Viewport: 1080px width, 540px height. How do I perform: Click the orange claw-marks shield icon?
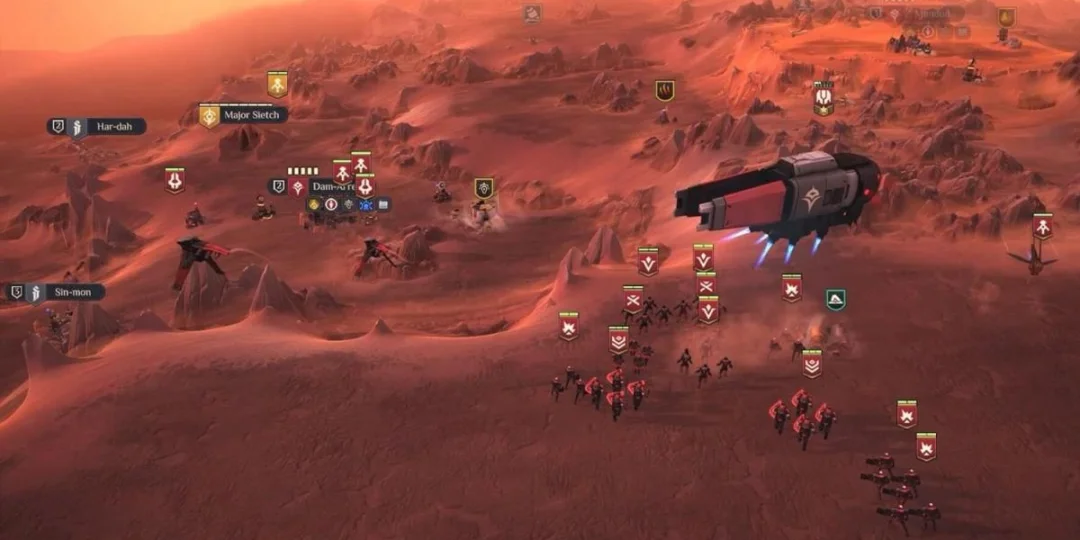pos(665,91)
